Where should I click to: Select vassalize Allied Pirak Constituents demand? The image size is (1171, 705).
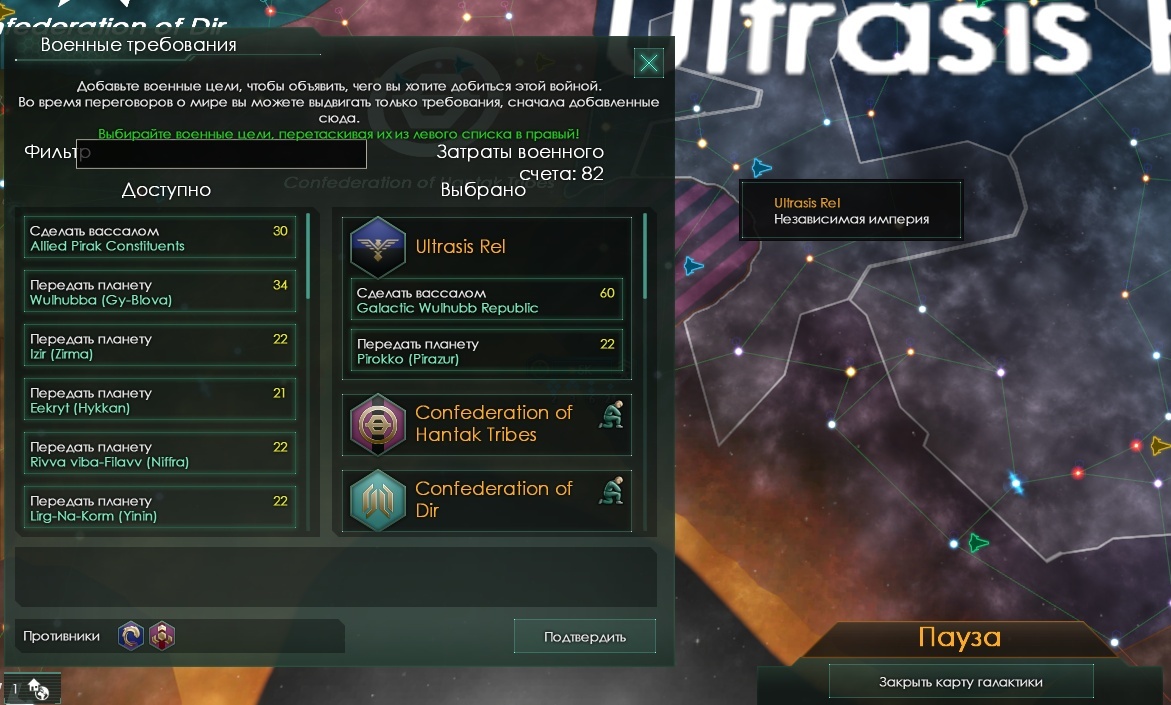tap(160, 238)
